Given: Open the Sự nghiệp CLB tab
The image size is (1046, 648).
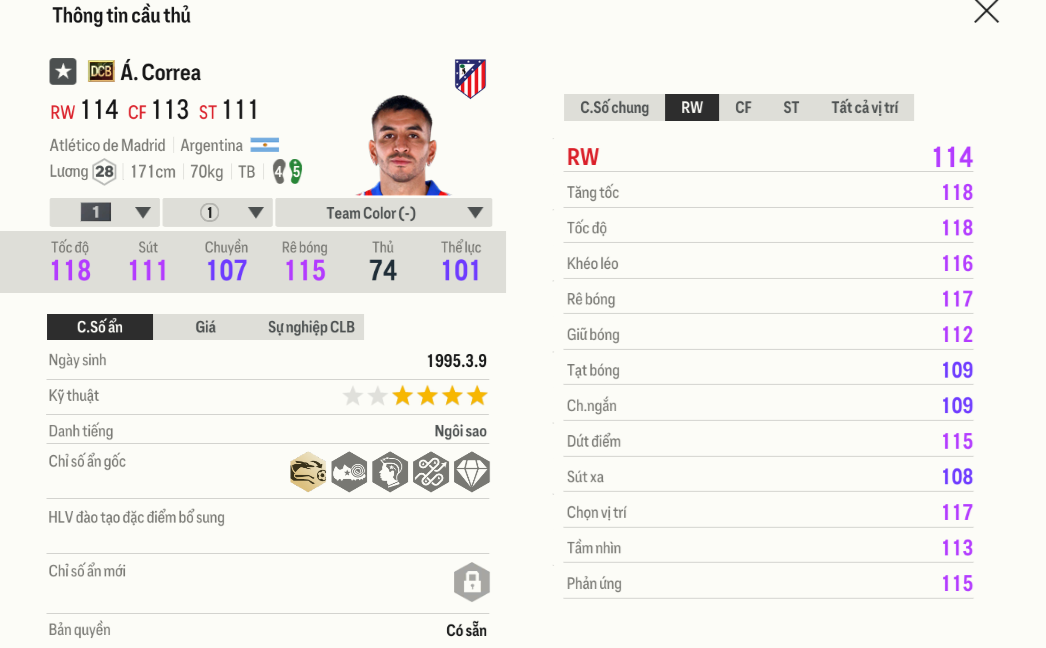Looking at the screenshot, I should (311, 327).
